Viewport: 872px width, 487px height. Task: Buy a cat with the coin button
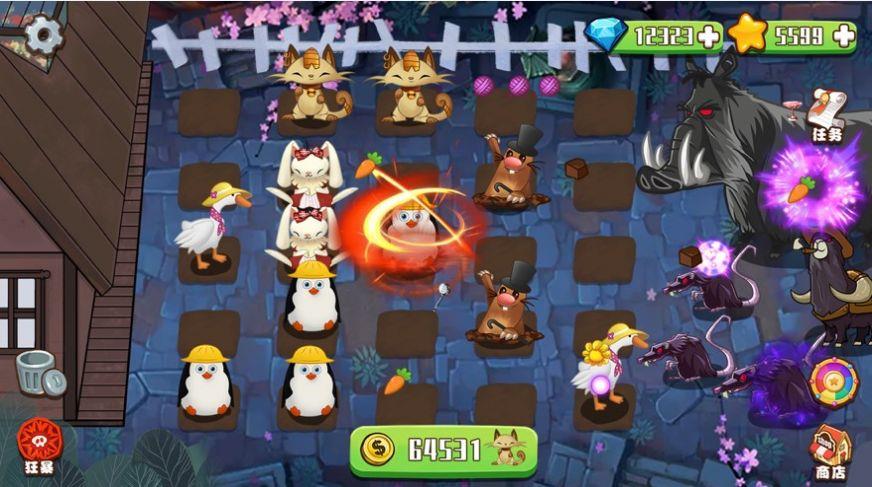point(443,450)
